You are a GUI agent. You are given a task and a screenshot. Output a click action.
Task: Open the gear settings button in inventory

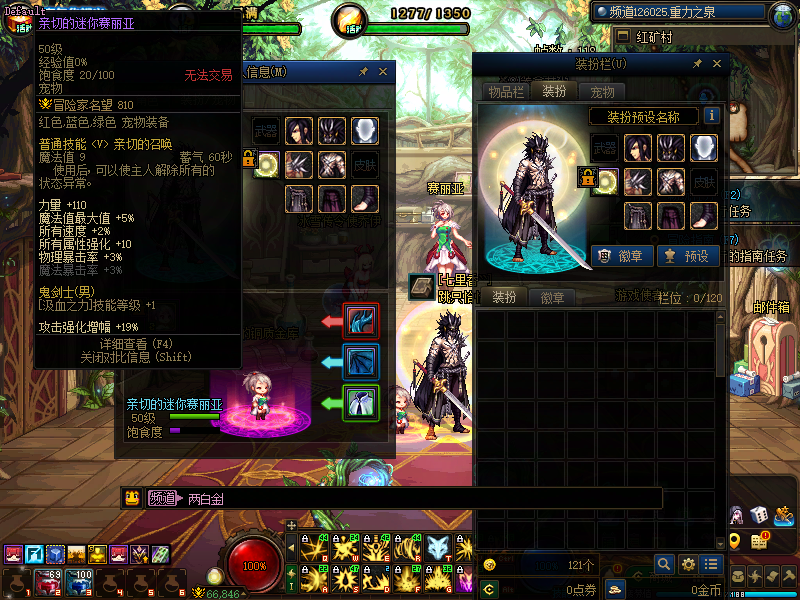pyautogui.click(x=688, y=565)
